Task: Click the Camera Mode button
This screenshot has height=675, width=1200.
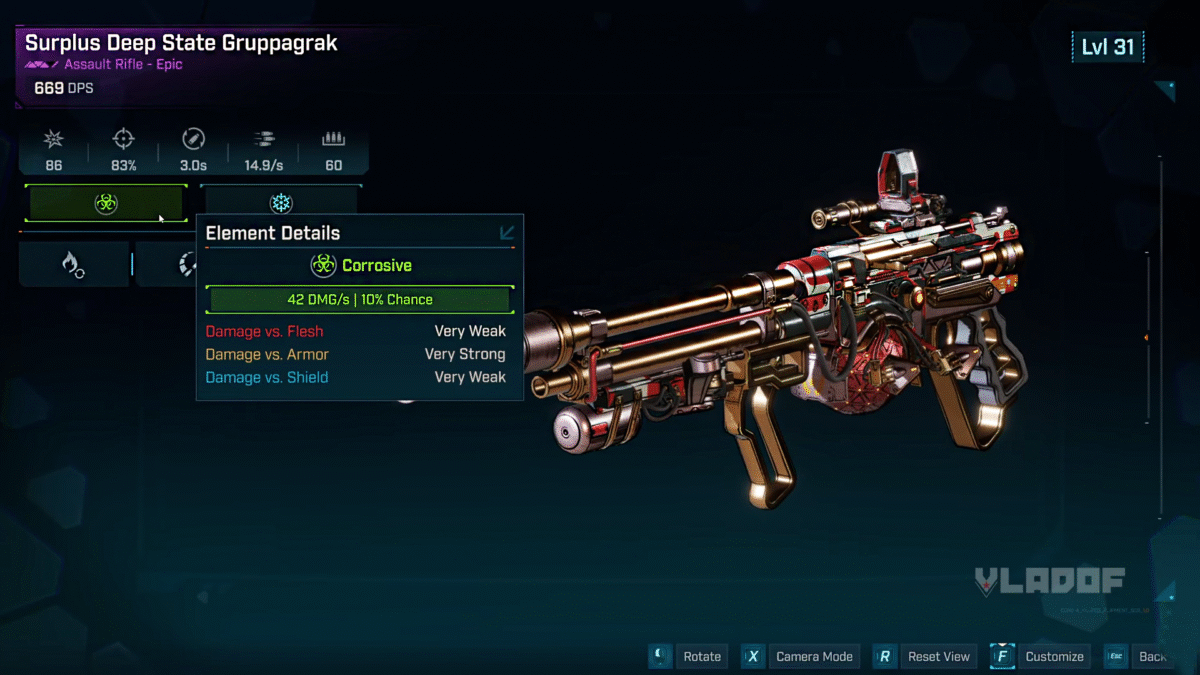Action: point(814,656)
